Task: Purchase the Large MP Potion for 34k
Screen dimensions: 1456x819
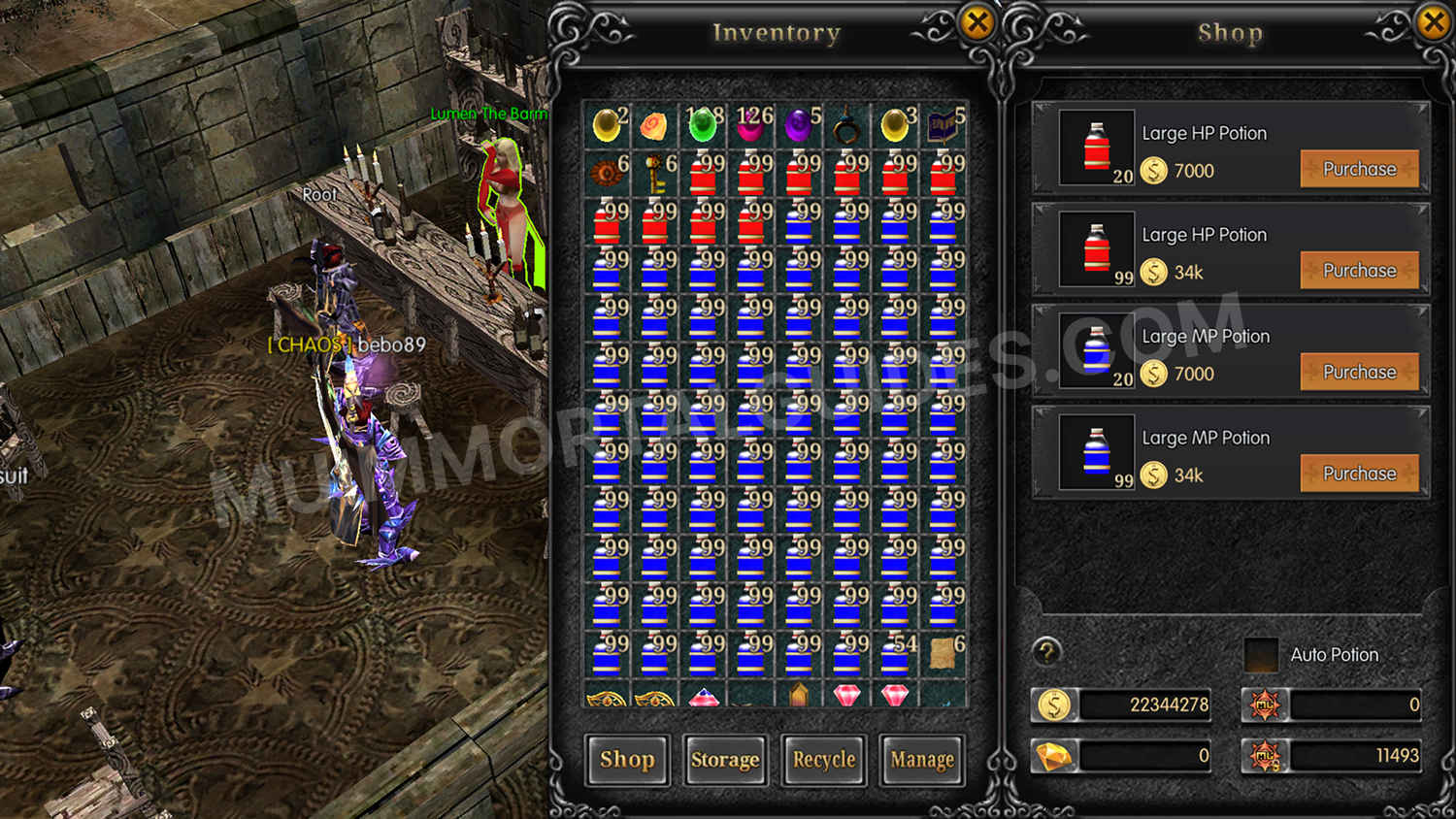Action: point(1360,473)
